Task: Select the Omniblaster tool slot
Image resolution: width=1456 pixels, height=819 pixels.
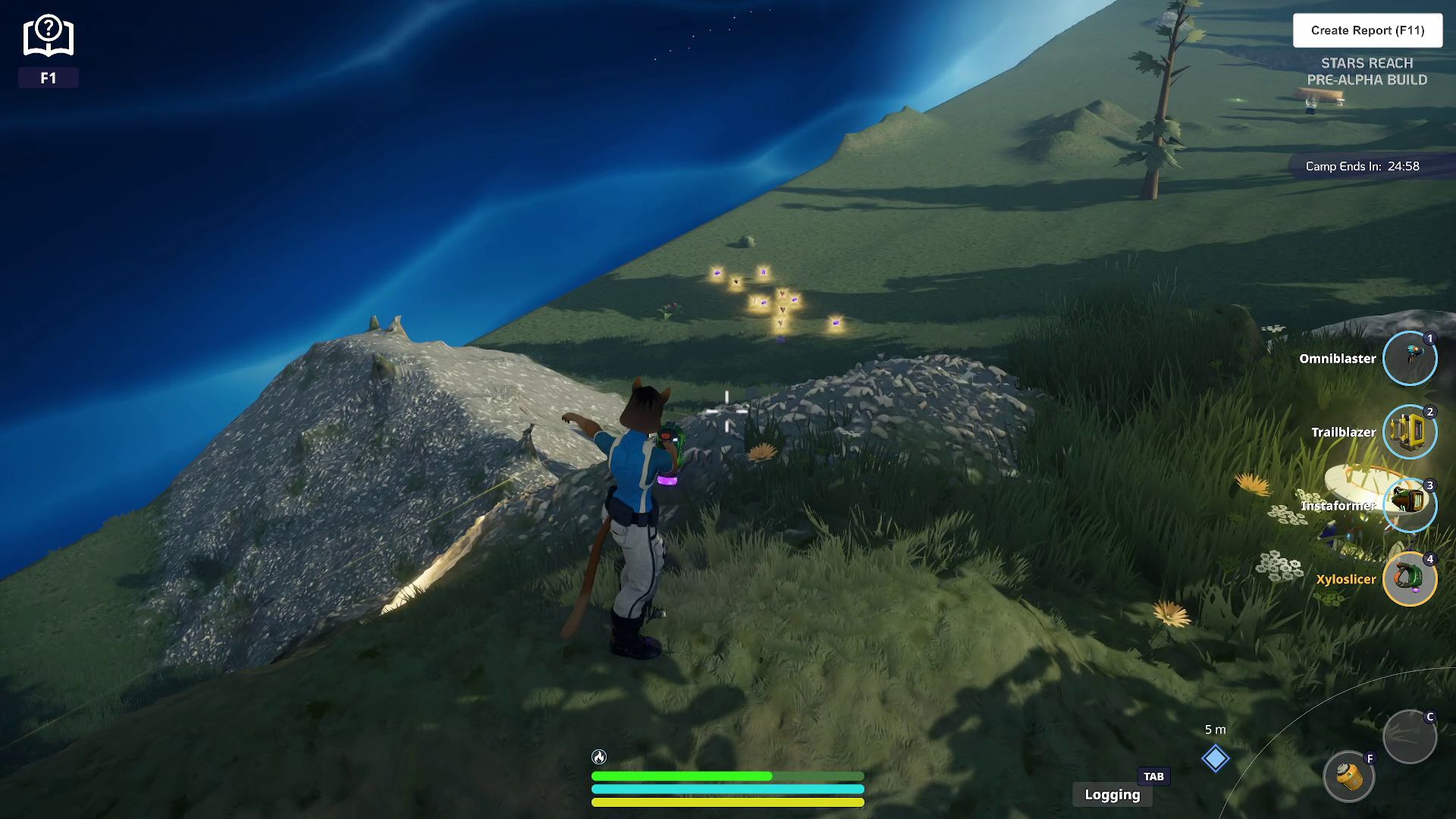Action: (1409, 358)
